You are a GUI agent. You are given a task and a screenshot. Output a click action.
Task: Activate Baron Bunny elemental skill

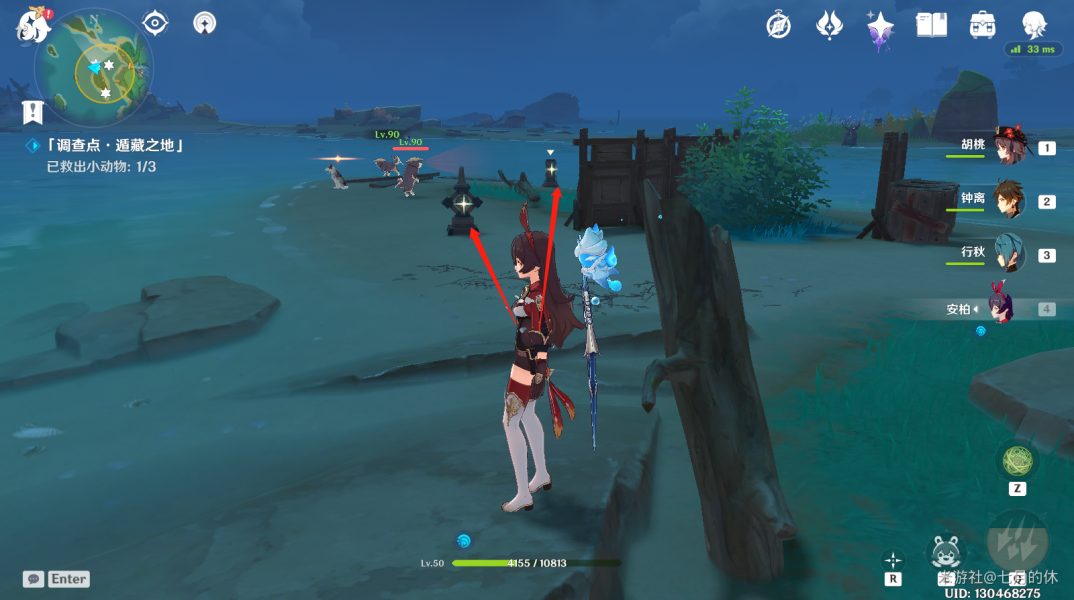946,552
